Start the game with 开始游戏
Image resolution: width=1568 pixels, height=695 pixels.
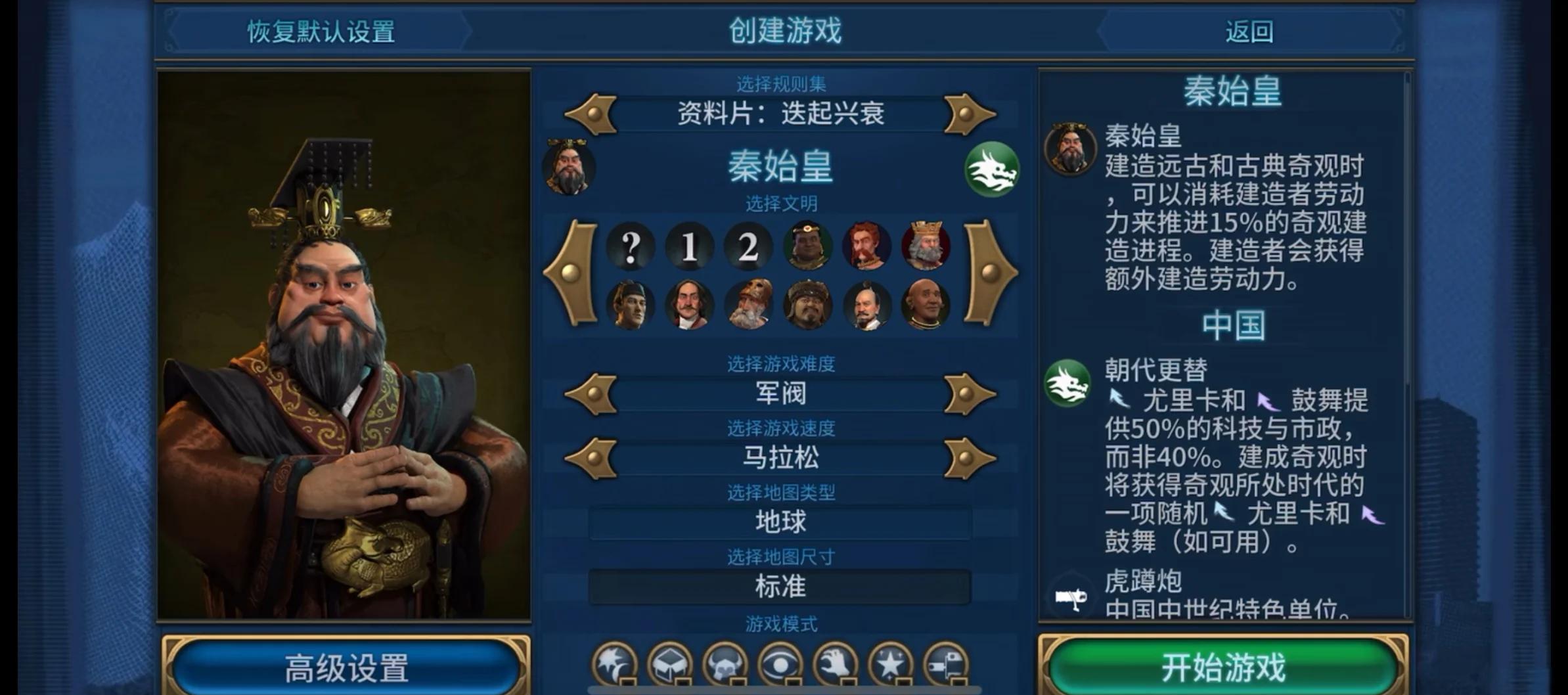[1222, 667]
